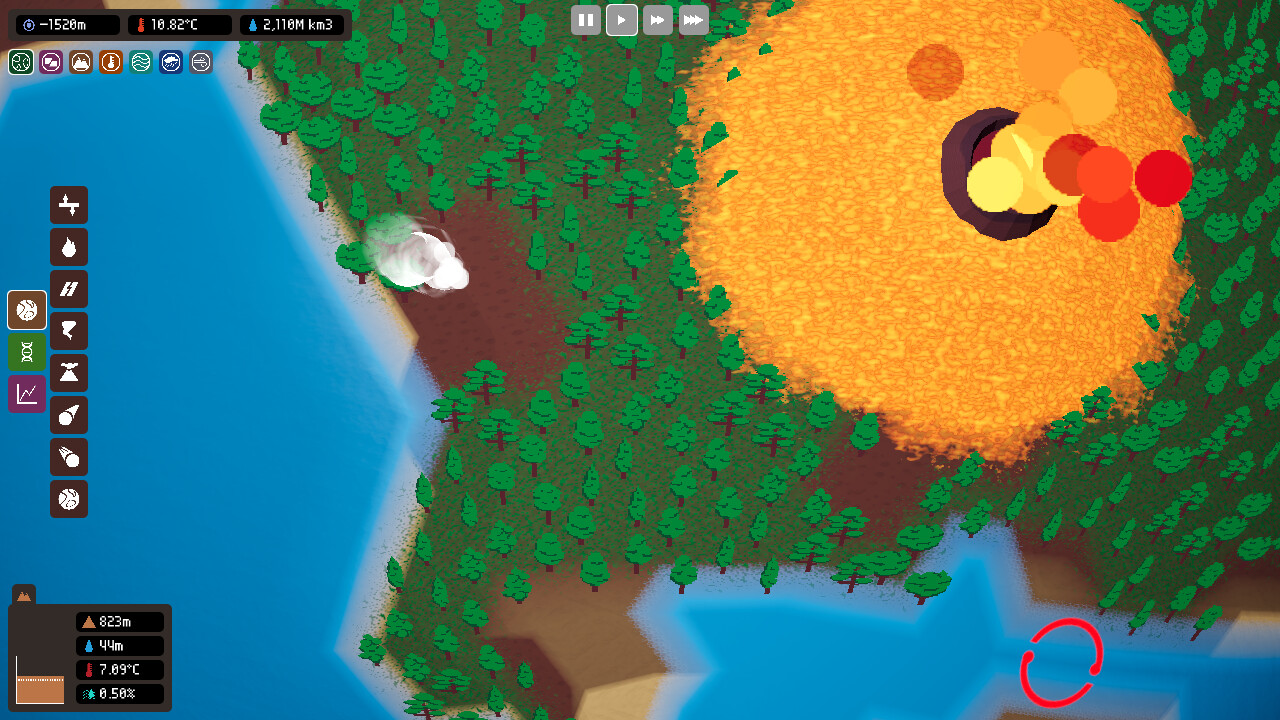Toggle the temperature map overlay
The height and width of the screenshot is (720, 1280).
click(110, 62)
